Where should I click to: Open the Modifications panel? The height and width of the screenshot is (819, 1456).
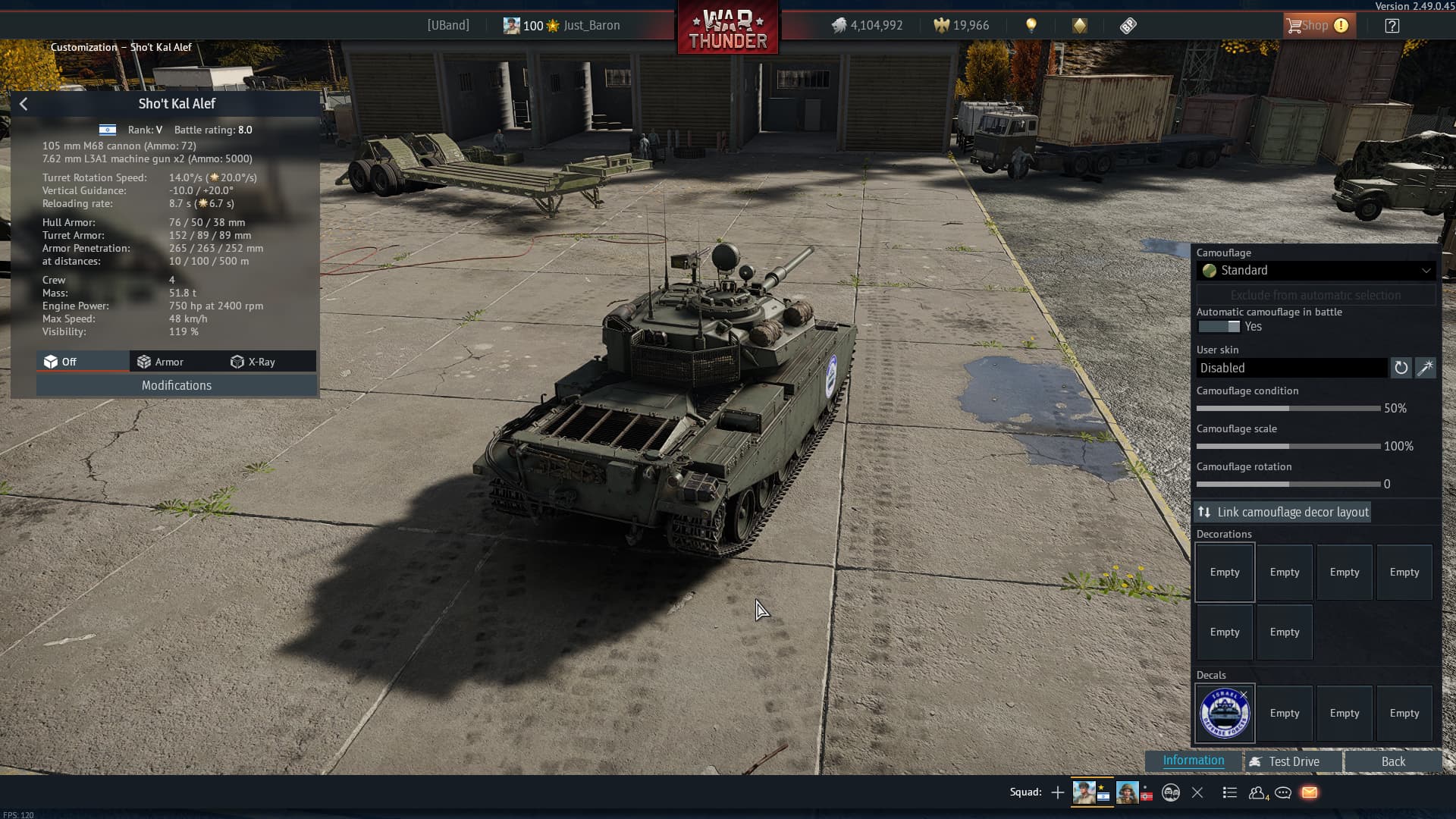click(176, 385)
